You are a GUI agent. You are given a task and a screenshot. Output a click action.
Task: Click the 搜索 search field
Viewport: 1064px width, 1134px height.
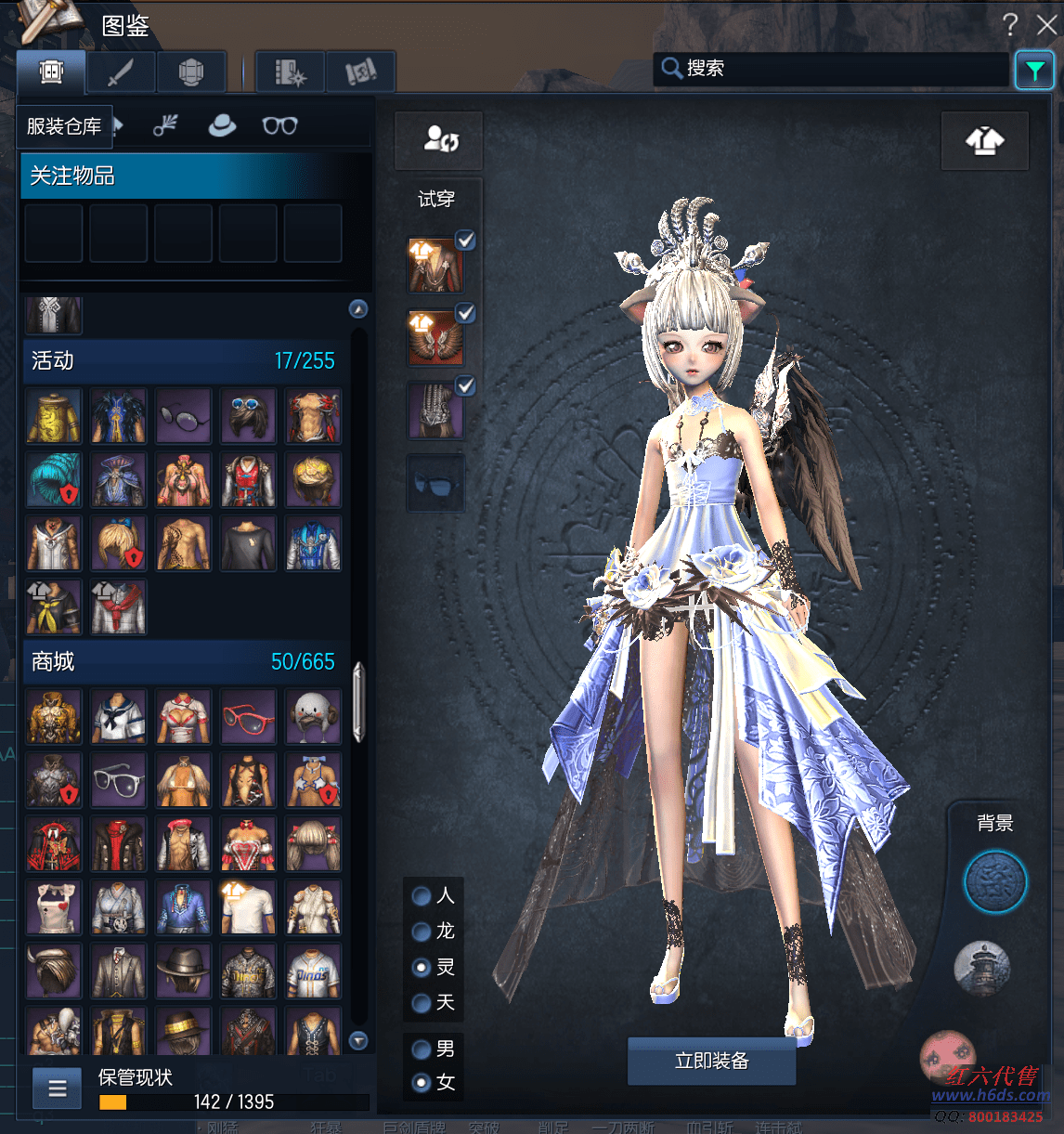pyautogui.click(x=836, y=69)
